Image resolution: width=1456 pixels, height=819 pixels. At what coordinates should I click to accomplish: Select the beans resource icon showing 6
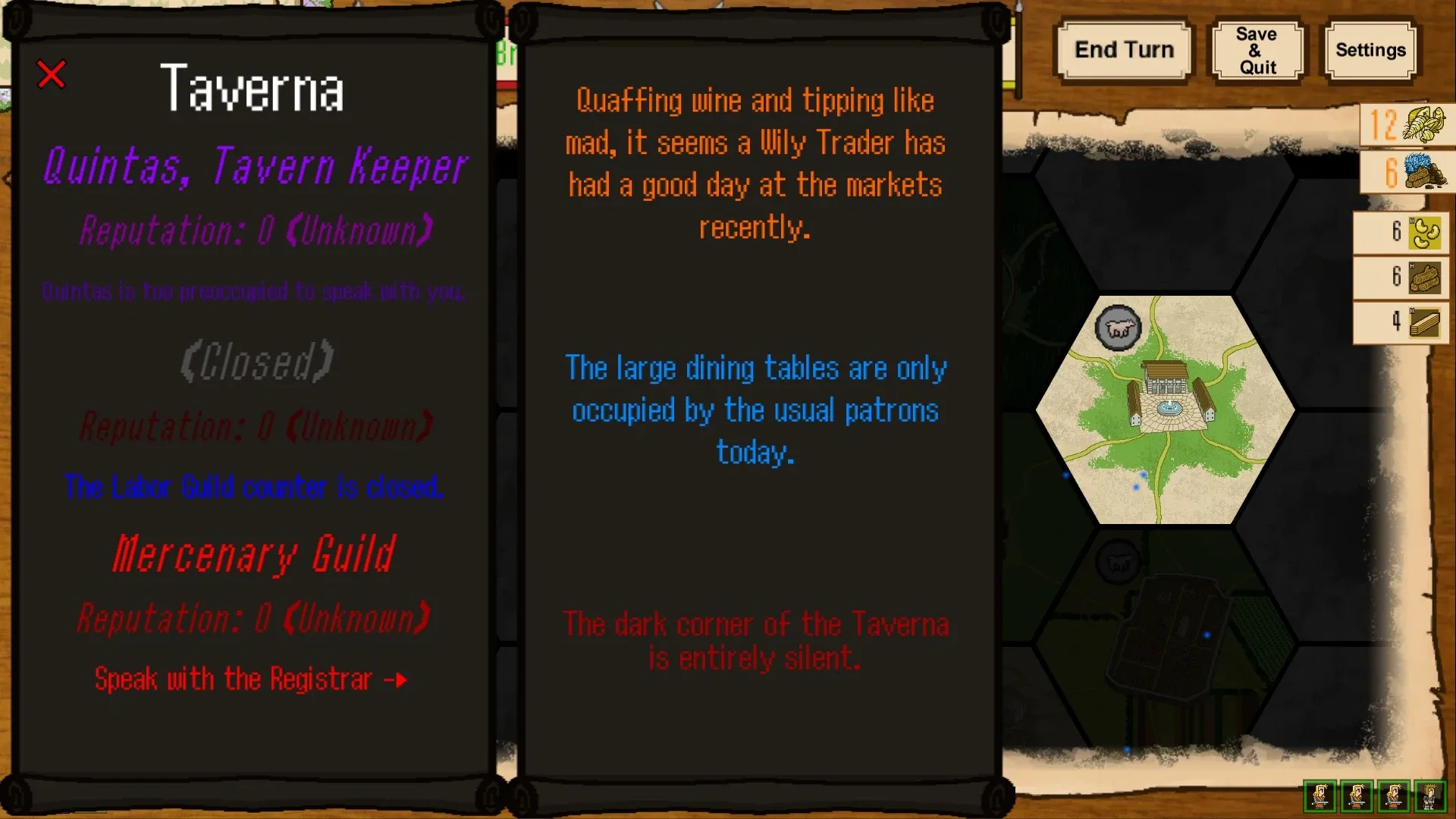coord(1424,234)
